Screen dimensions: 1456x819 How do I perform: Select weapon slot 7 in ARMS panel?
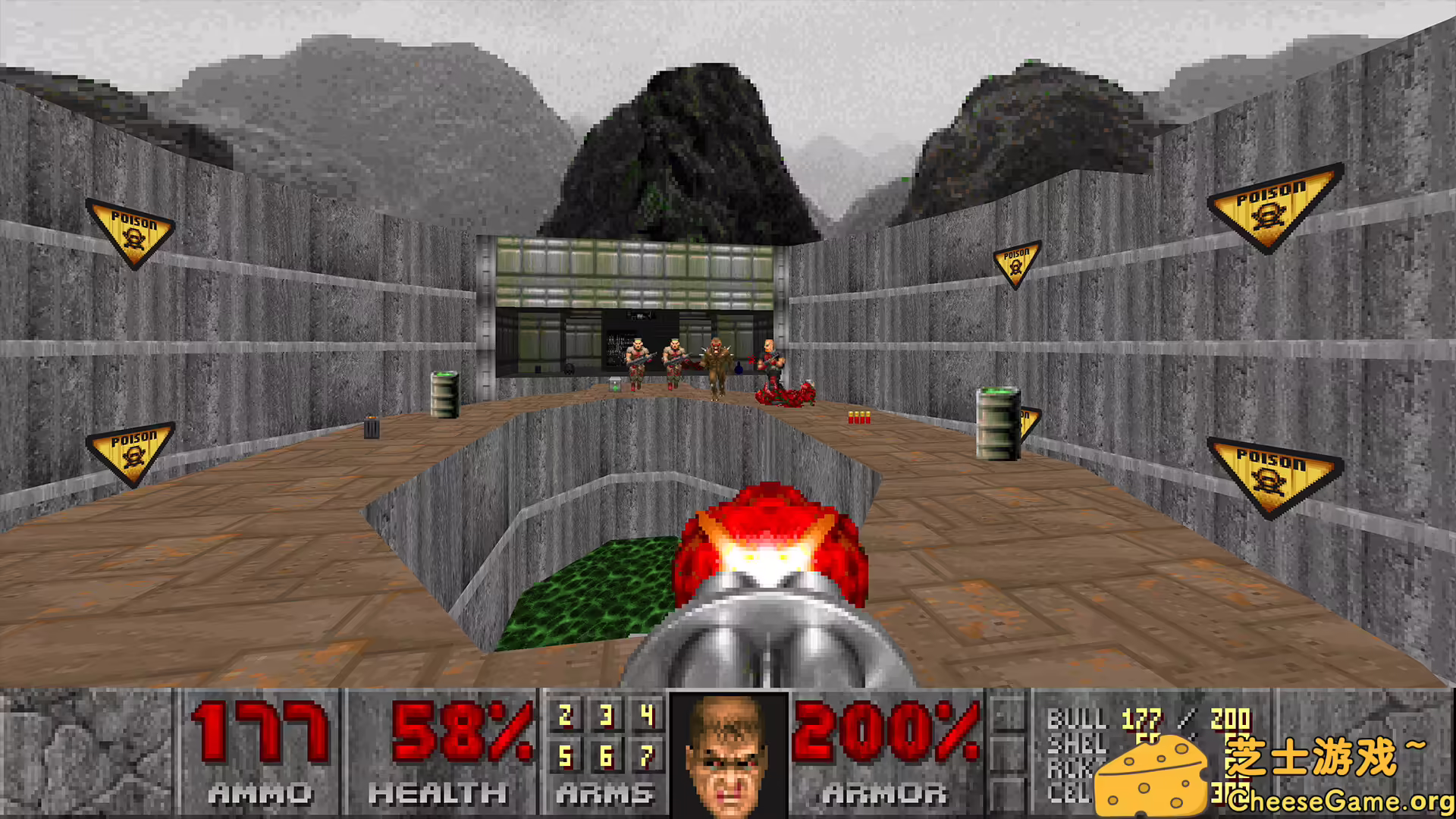646,756
